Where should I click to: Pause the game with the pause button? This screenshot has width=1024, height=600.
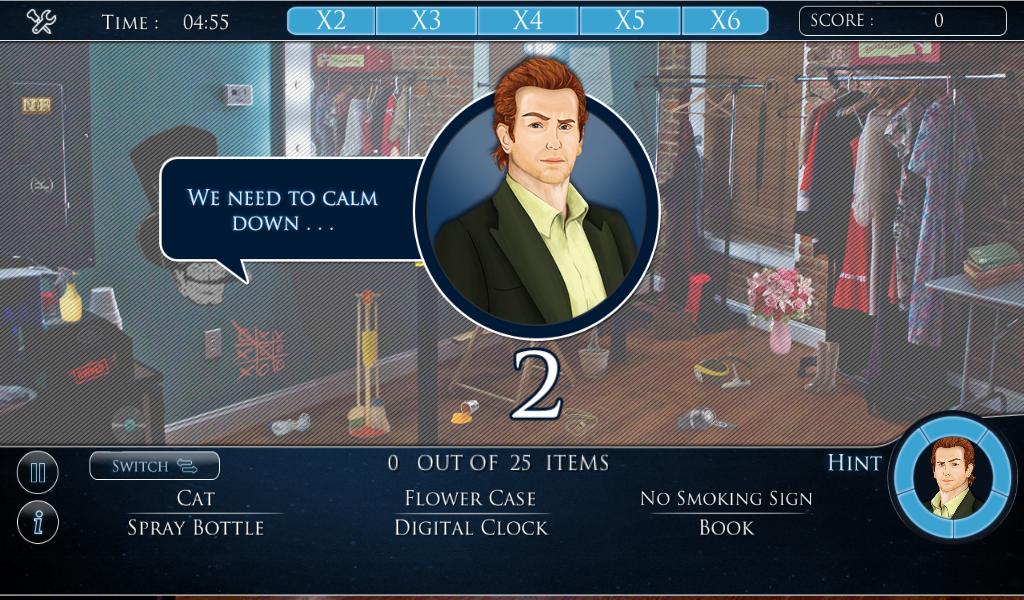coord(38,473)
